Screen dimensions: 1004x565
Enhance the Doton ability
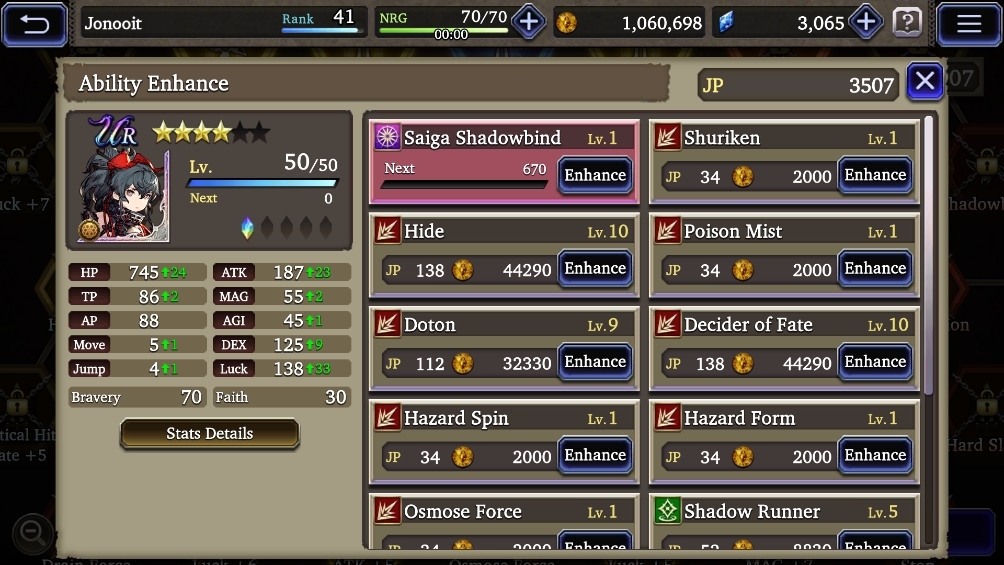click(x=594, y=362)
